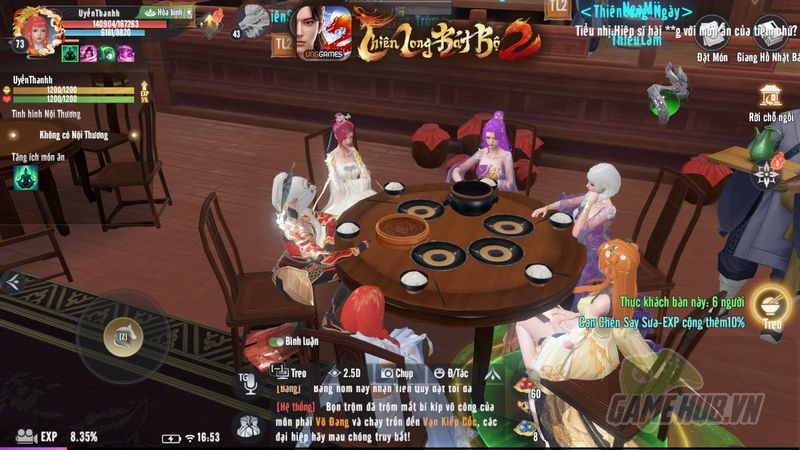
Task: Expand the side panel with the left arrow
Action: (13, 283)
